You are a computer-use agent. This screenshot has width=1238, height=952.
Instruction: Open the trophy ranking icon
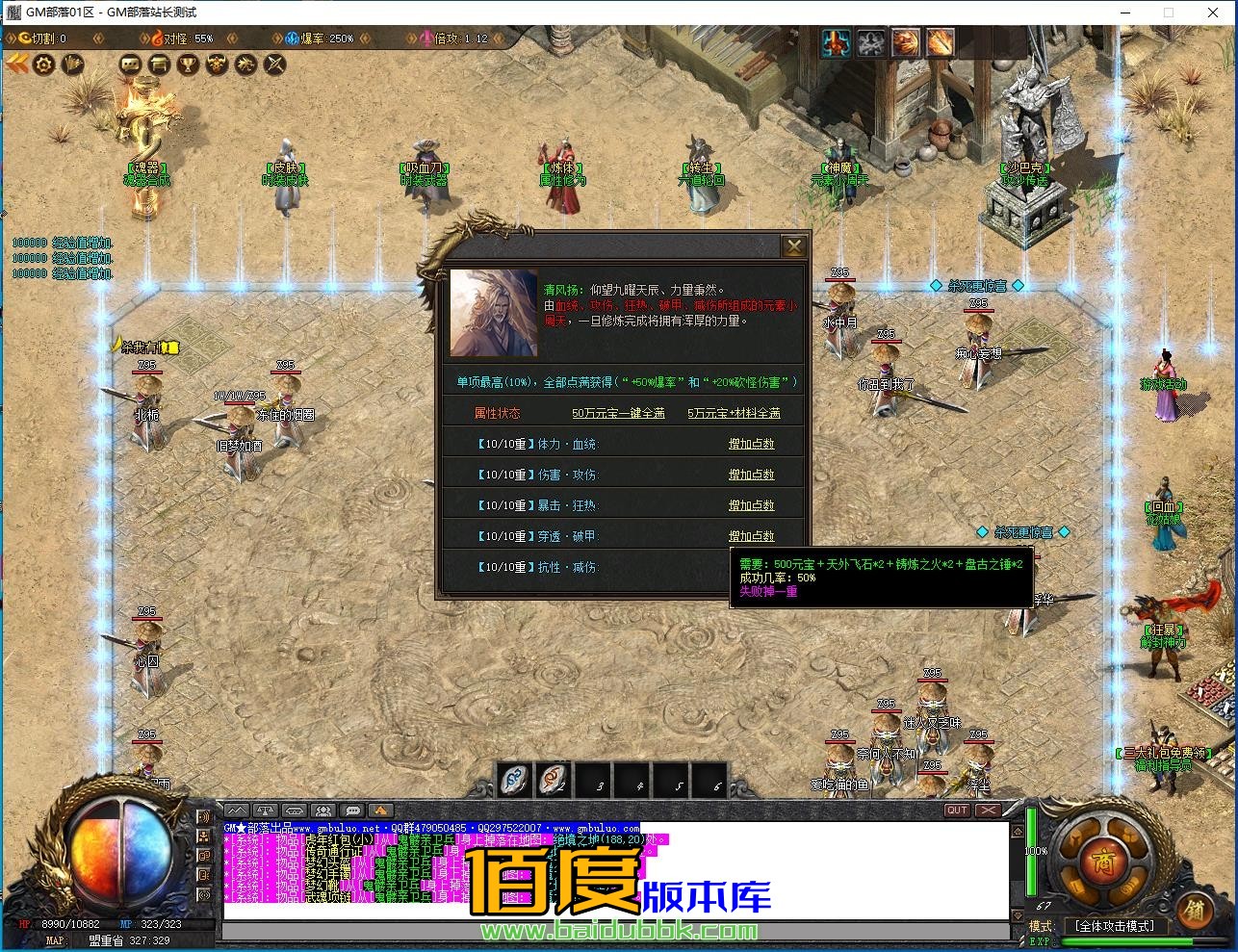[x=189, y=64]
